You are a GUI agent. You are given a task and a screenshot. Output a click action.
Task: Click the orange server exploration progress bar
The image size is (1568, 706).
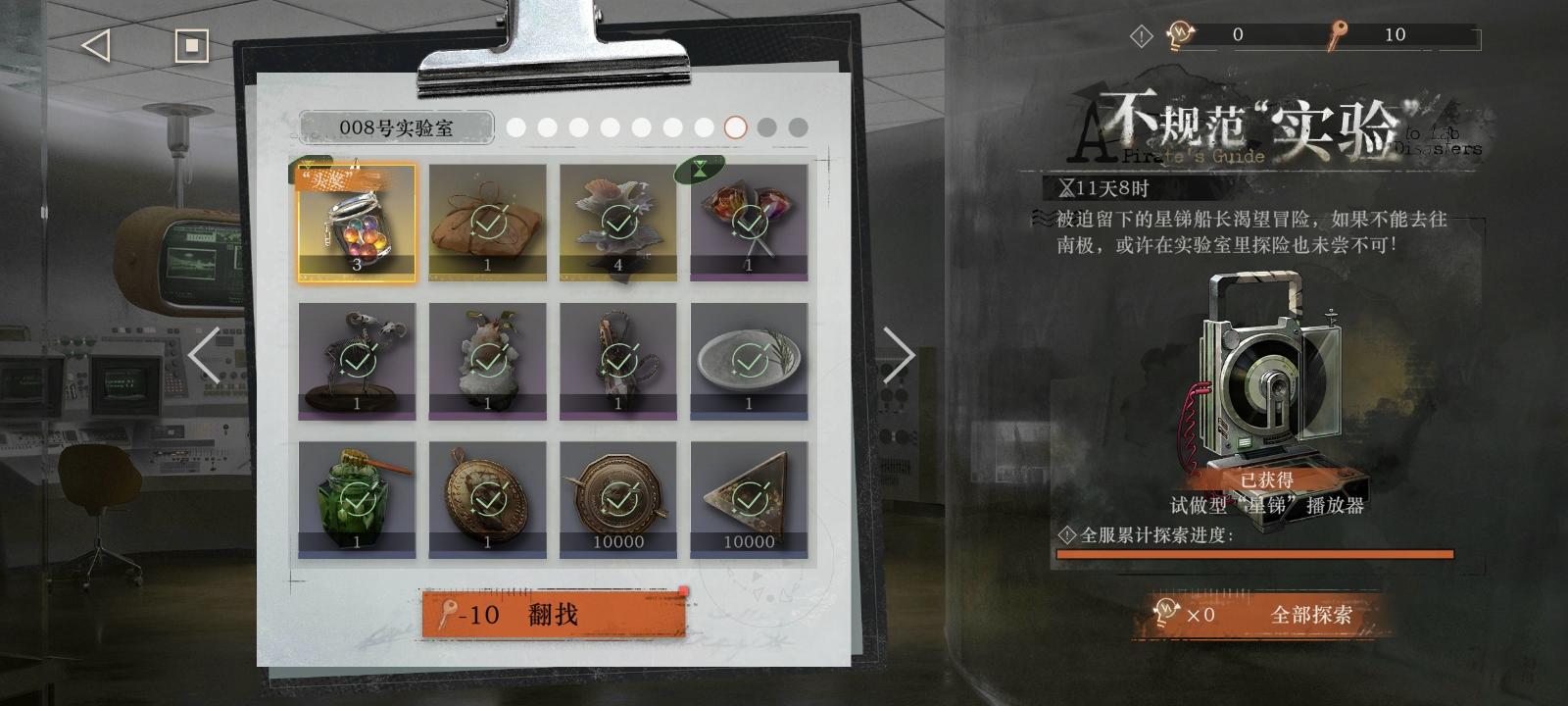click(x=1254, y=555)
